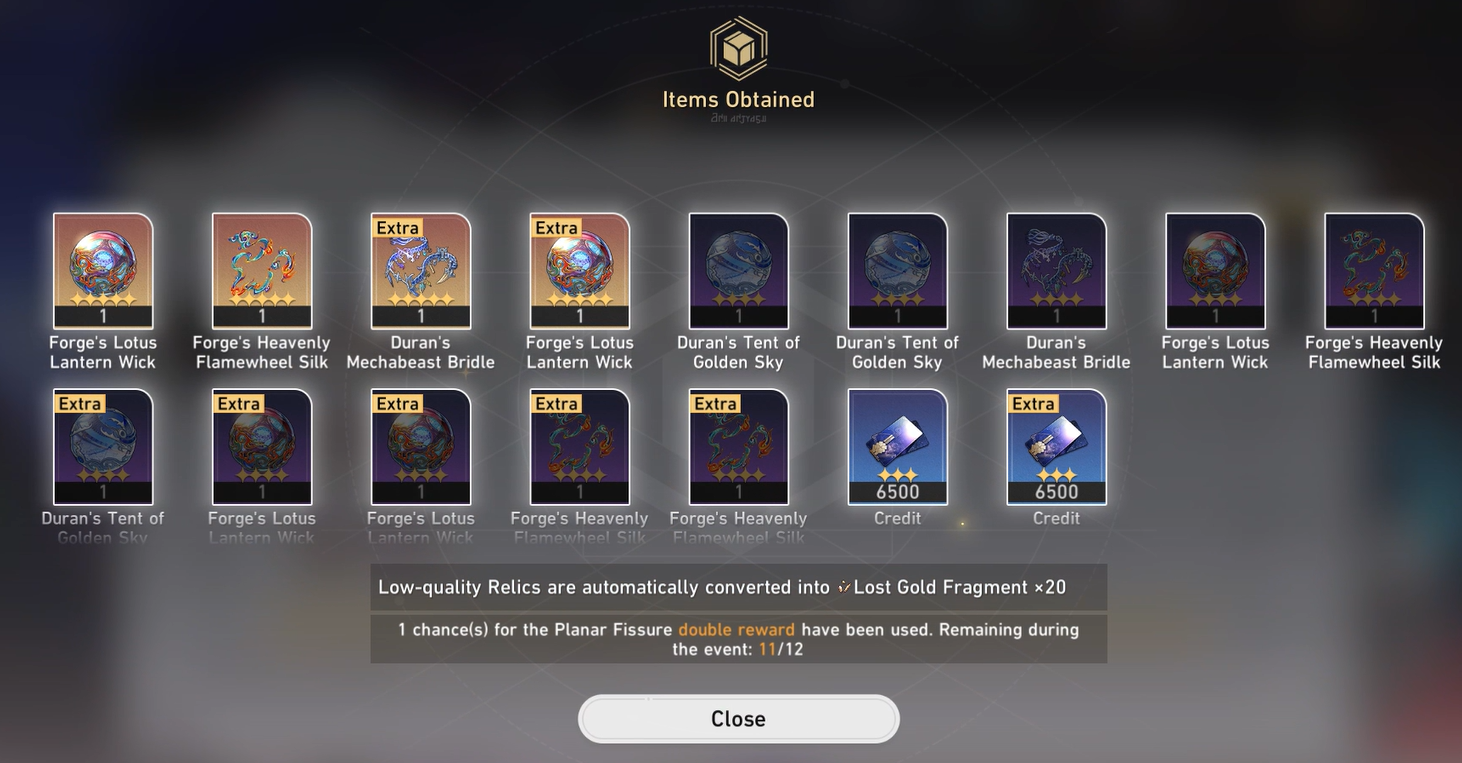
Task: Click the first Forge's Lotus Lantern Wick relic
Action: coord(102,268)
